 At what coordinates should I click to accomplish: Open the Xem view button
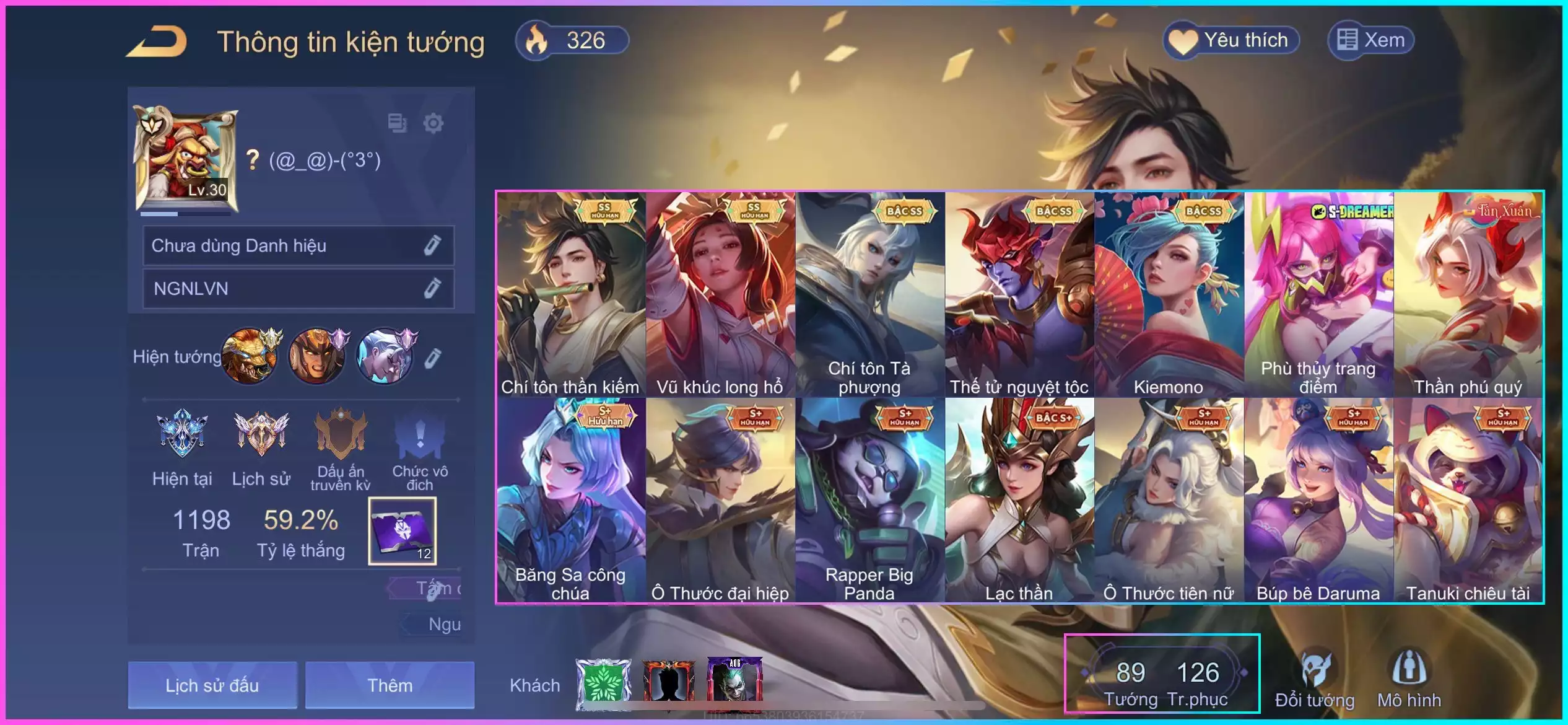1371,41
